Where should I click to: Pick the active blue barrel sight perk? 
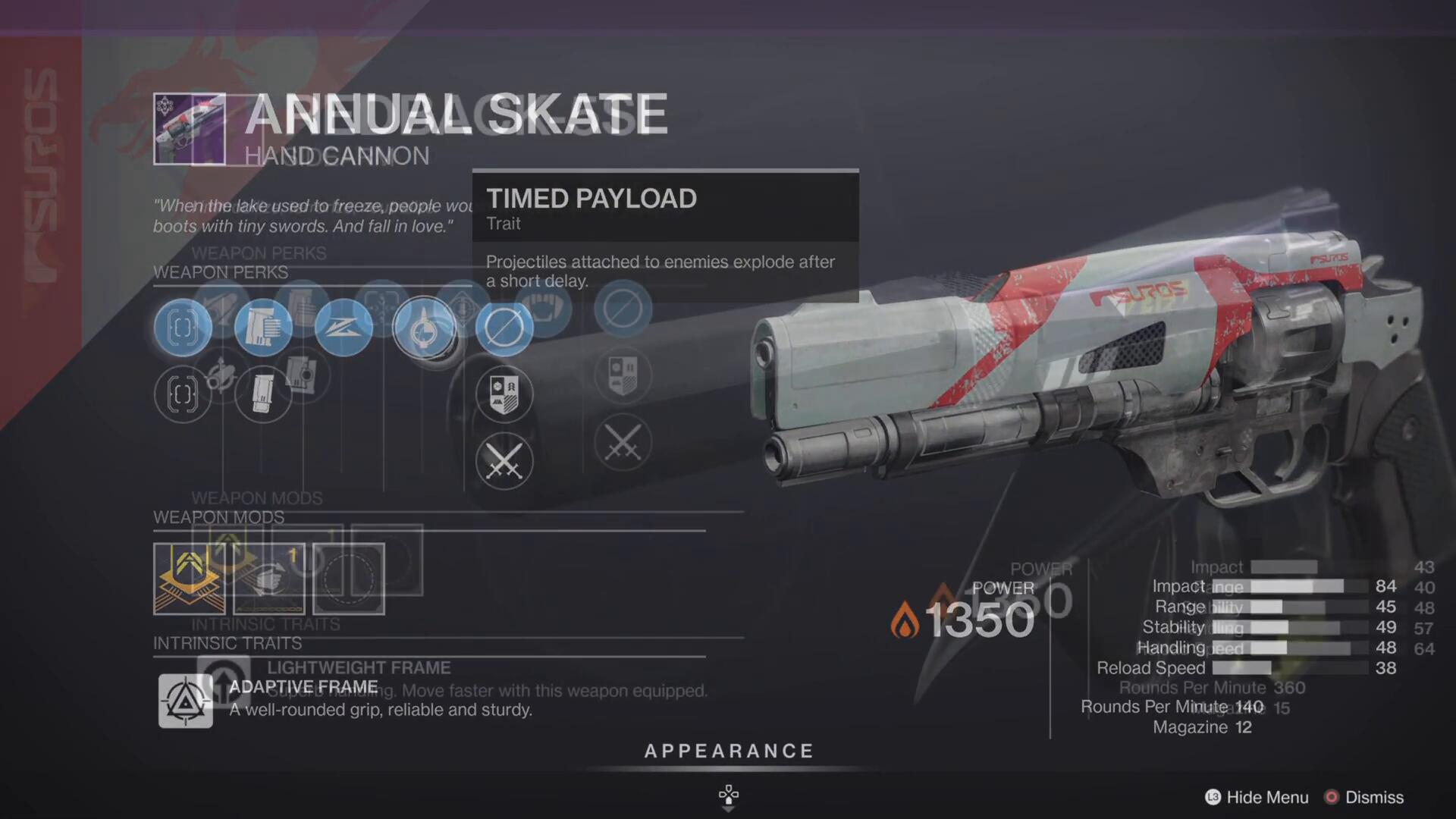[182, 328]
